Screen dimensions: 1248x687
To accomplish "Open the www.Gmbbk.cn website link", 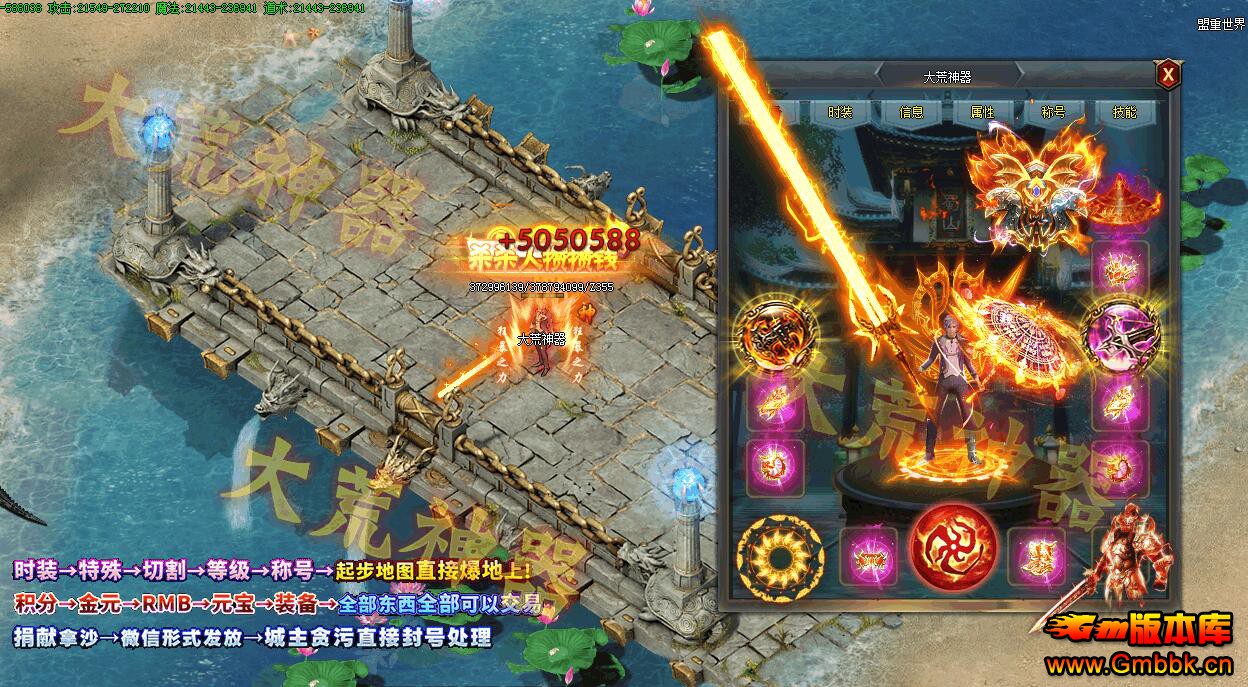I will pyautogui.click(x=1137, y=664).
